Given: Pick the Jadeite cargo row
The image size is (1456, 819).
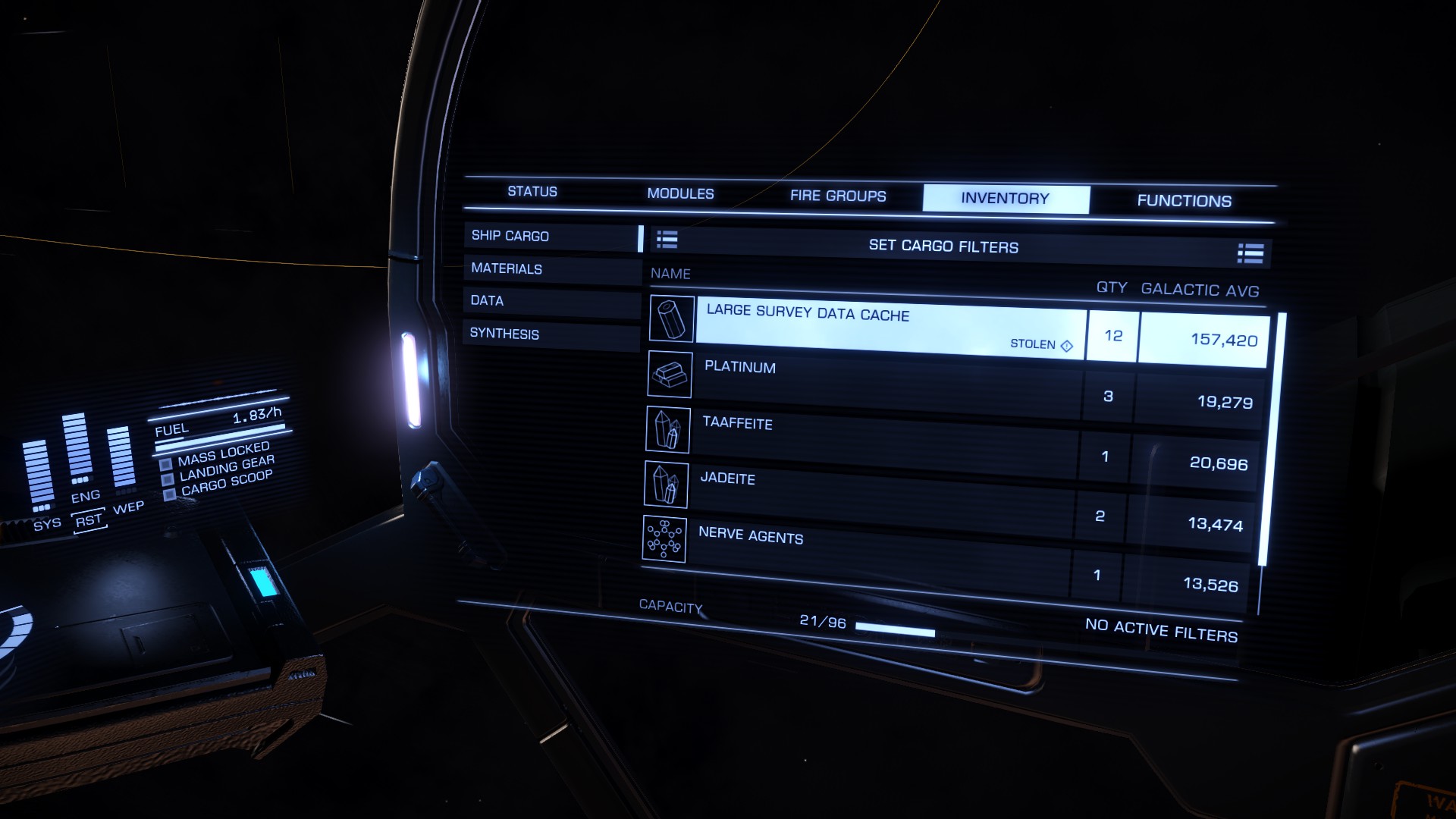Looking at the screenshot, I should pyautogui.click(x=880, y=497).
